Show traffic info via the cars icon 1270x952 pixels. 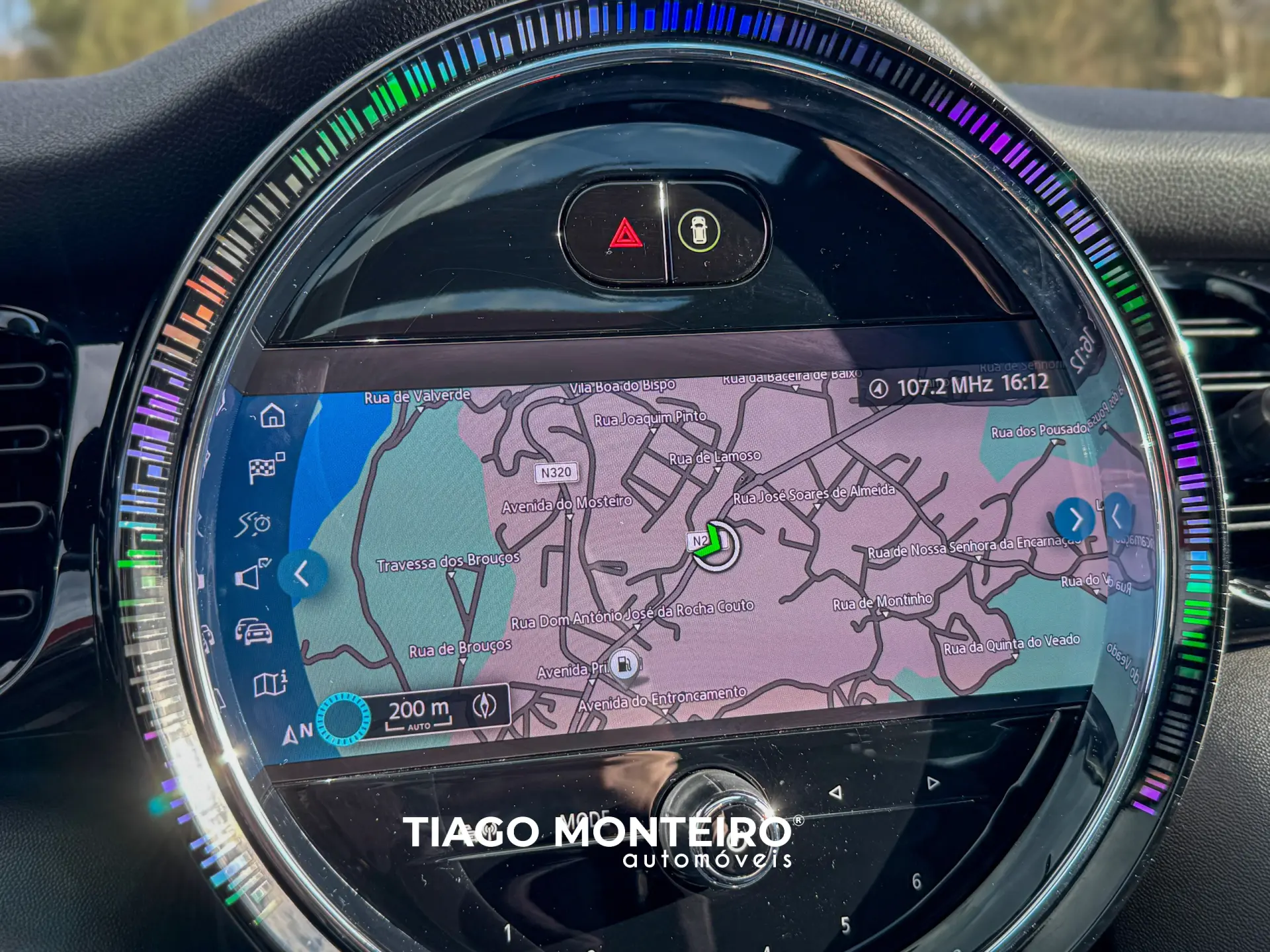253,631
